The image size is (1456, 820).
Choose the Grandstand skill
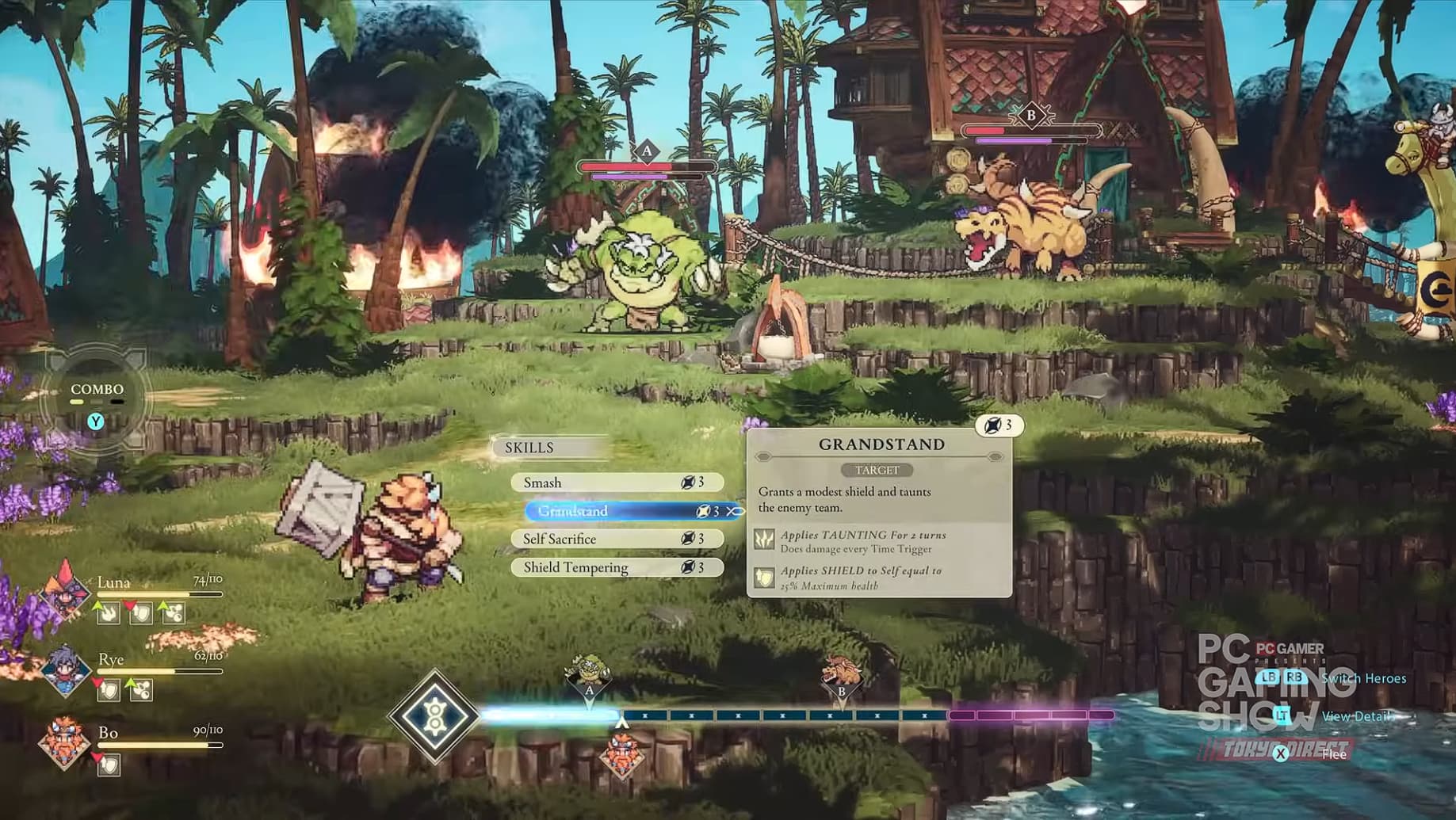(626, 511)
